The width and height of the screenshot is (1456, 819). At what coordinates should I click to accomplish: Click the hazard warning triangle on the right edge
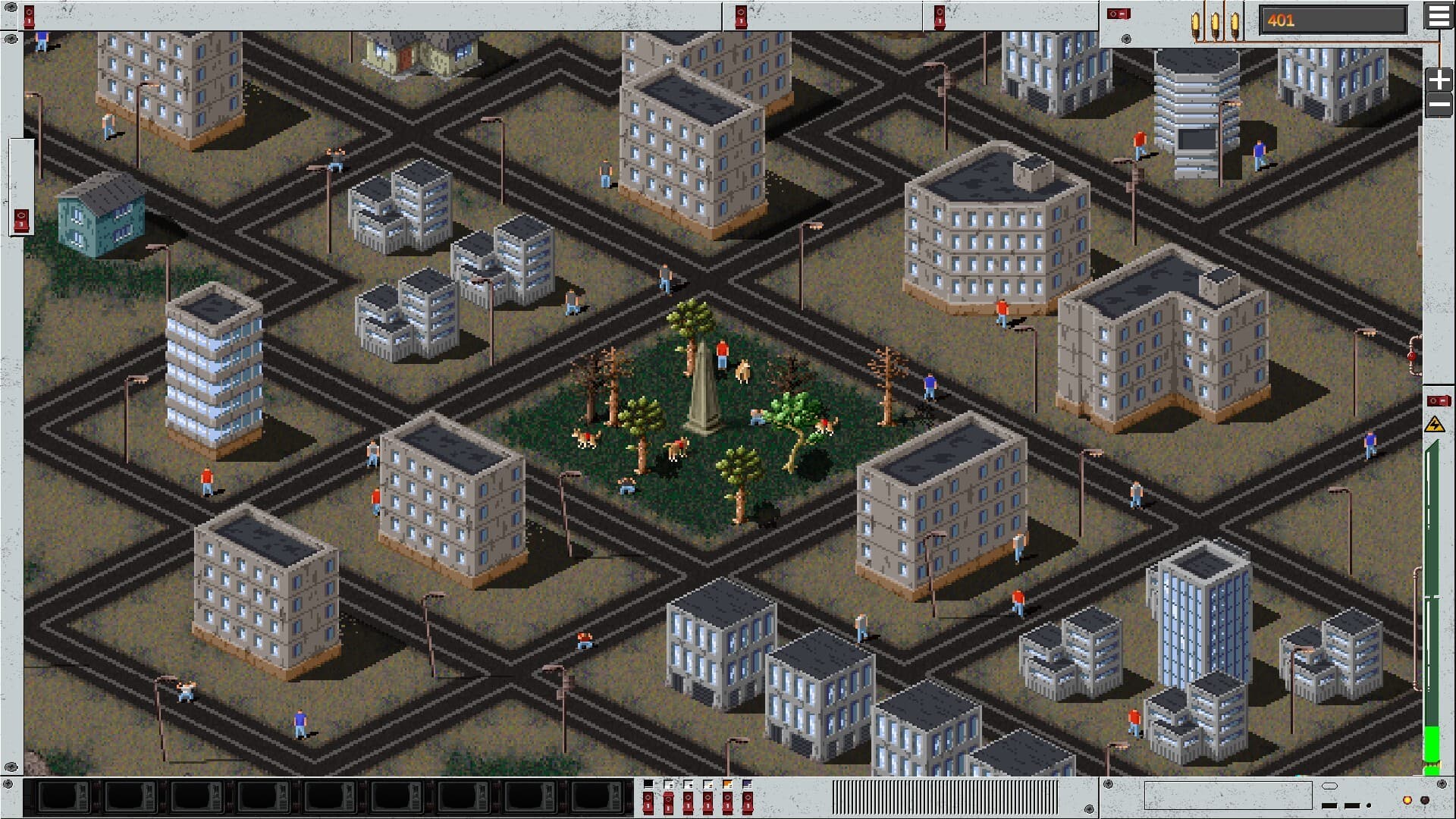pyautogui.click(x=1435, y=425)
